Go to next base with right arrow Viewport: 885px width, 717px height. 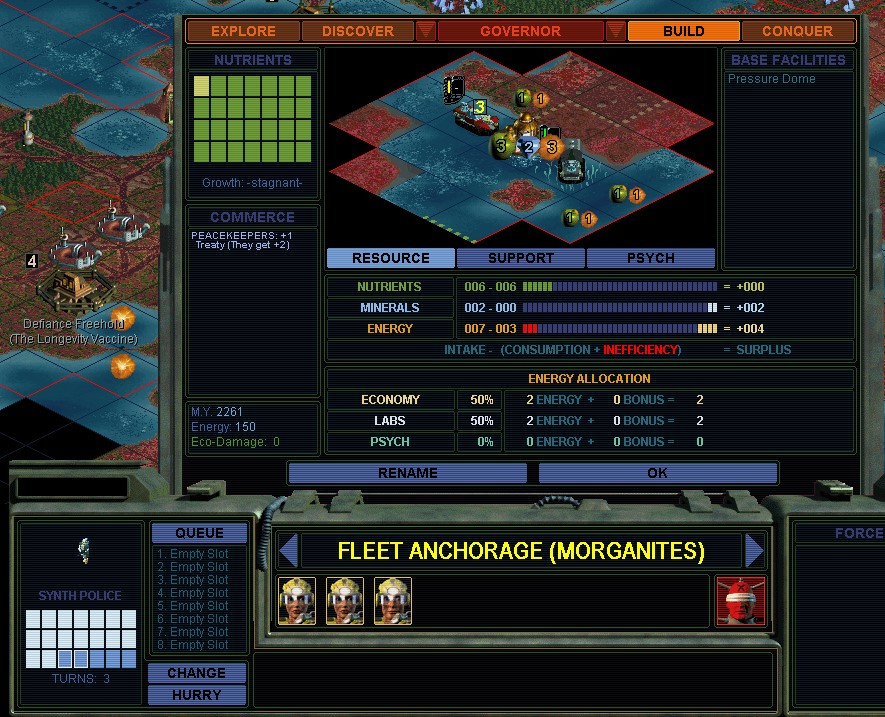click(755, 551)
